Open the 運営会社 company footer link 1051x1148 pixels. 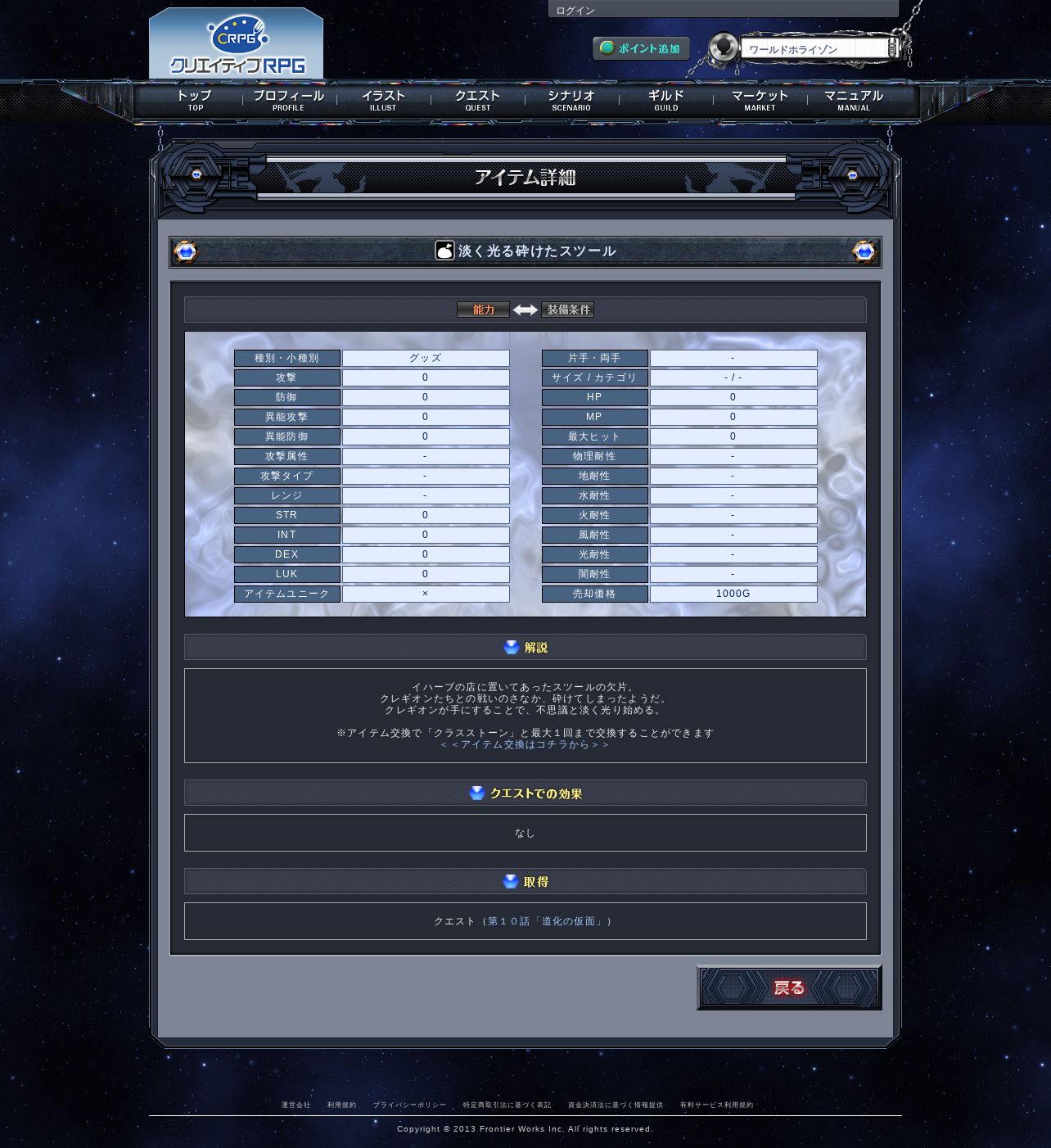pos(296,1105)
